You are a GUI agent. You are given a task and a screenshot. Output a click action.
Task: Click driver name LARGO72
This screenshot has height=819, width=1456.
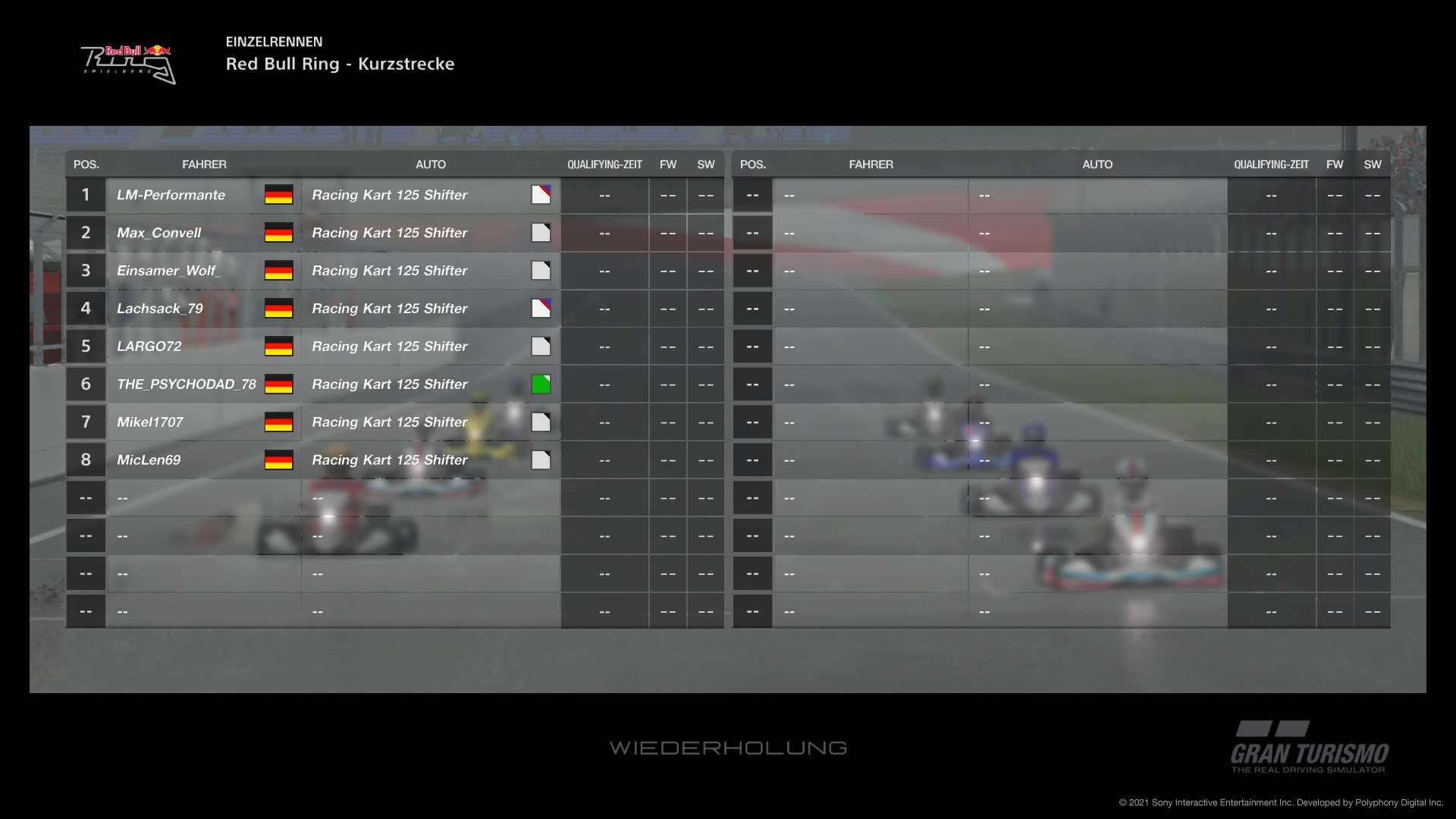click(149, 346)
